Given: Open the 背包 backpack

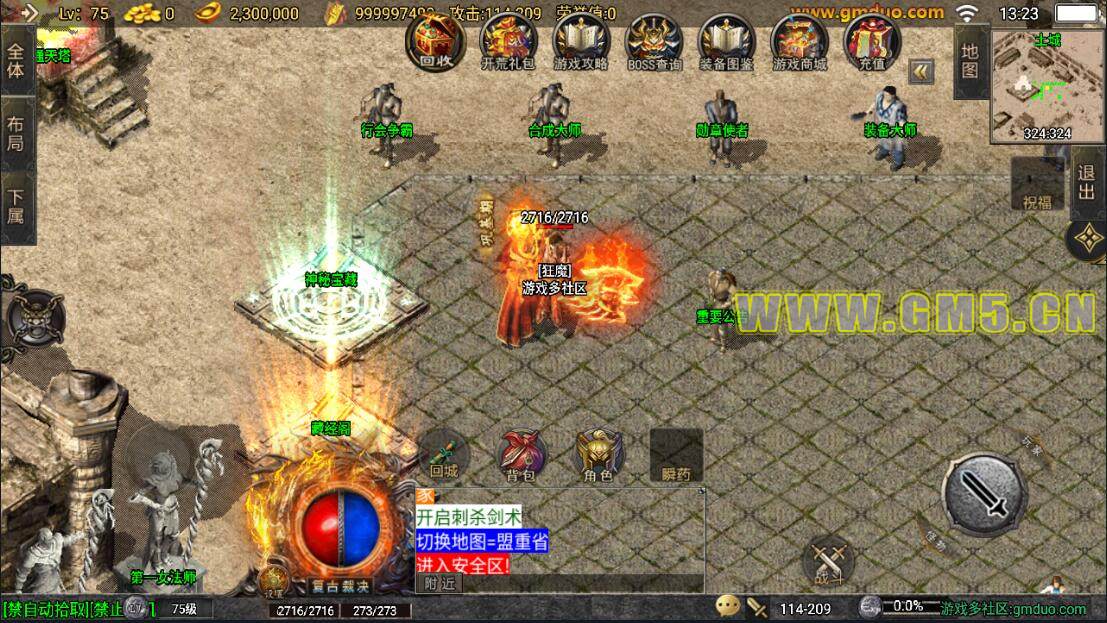Looking at the screenshot, I should coord(521,456).
